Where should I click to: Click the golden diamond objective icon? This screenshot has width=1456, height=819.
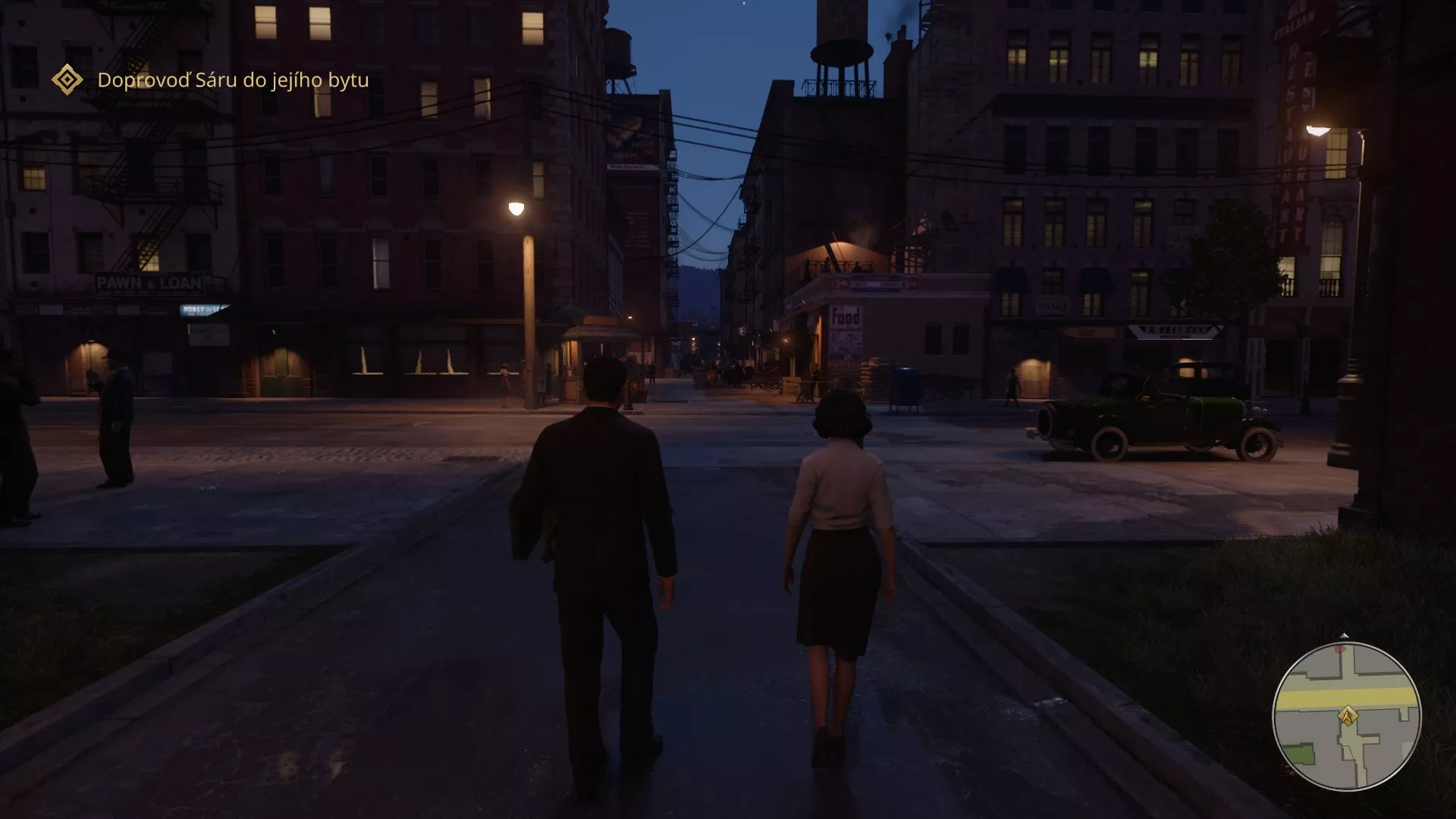(x=67, y=79)
